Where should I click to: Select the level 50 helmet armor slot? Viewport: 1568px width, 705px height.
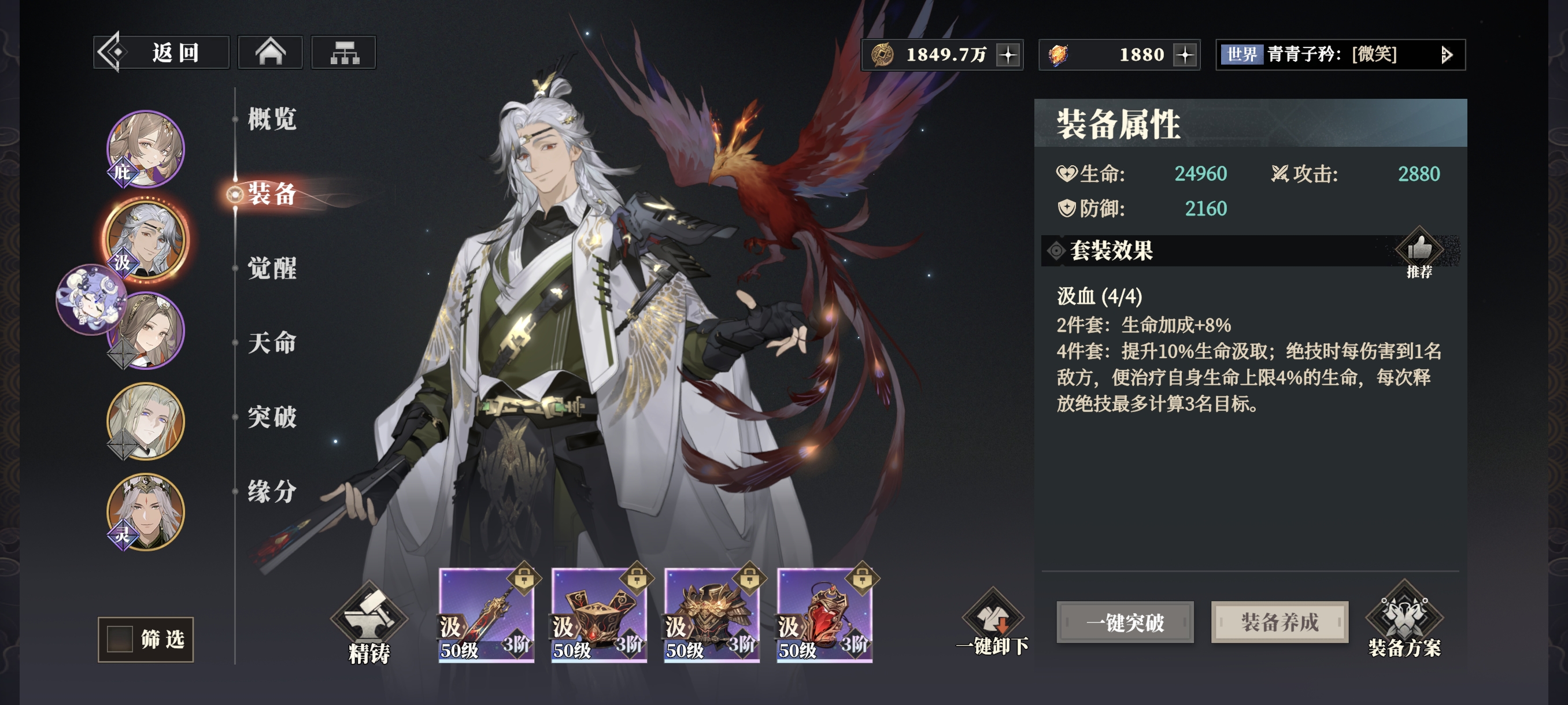[711, 614]
